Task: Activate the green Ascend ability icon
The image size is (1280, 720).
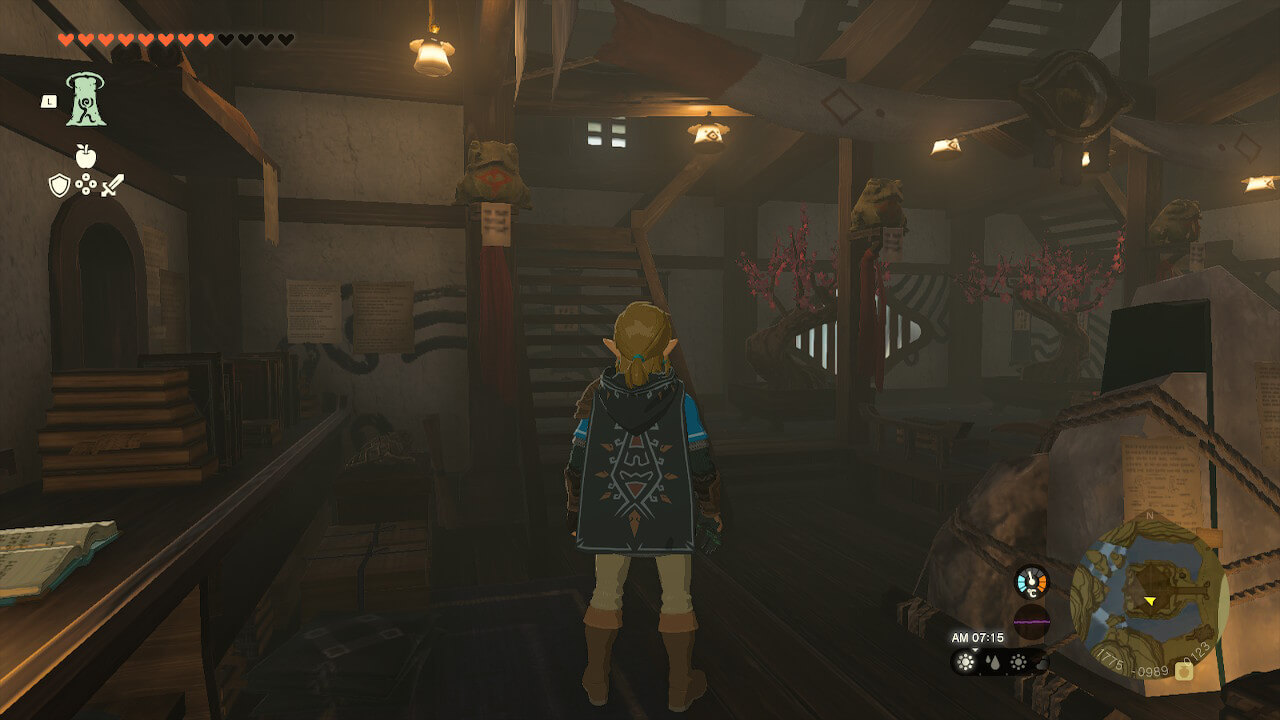Action: tap(86, 100)
